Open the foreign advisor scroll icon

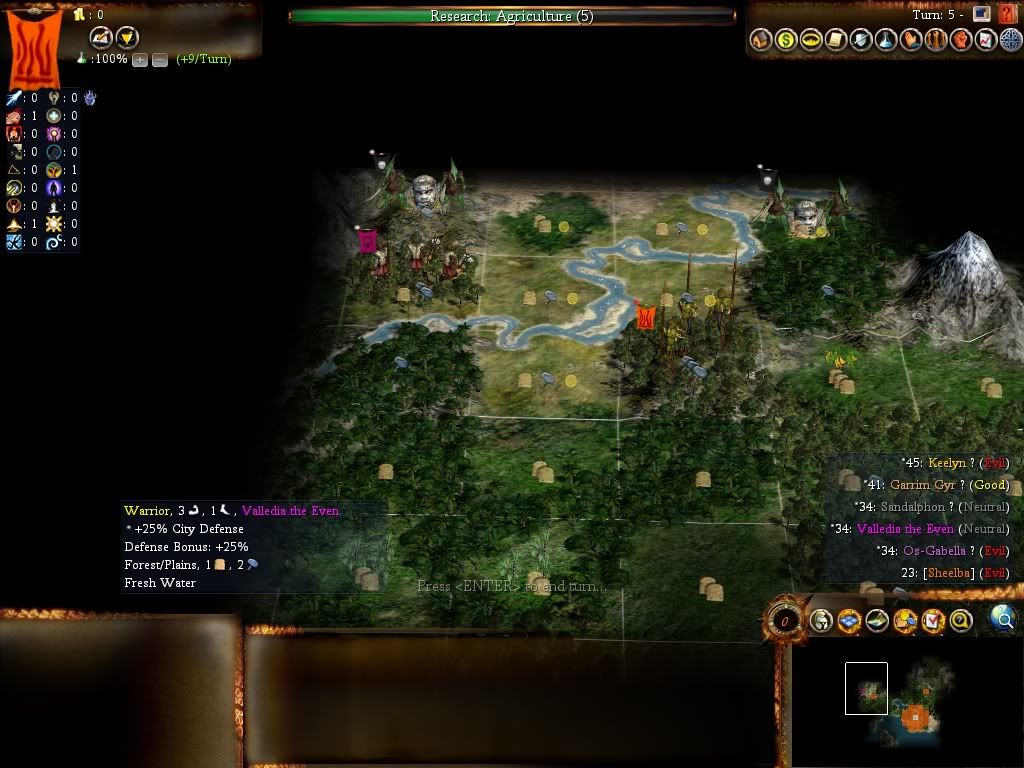[836, 40]
